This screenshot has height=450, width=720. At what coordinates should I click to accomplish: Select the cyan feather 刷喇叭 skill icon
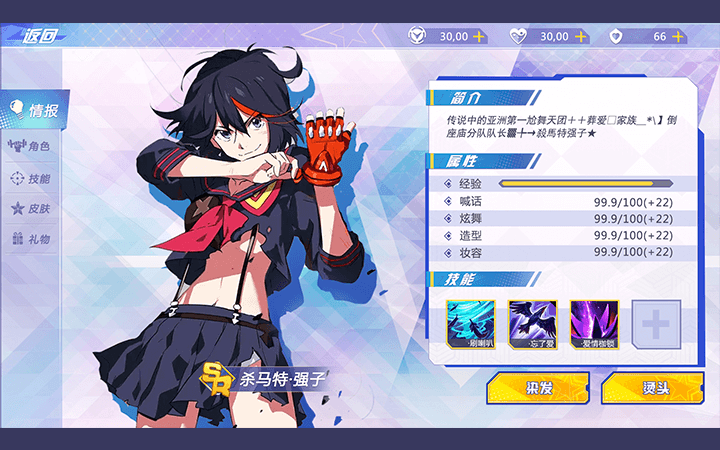(x=470, y=323)
